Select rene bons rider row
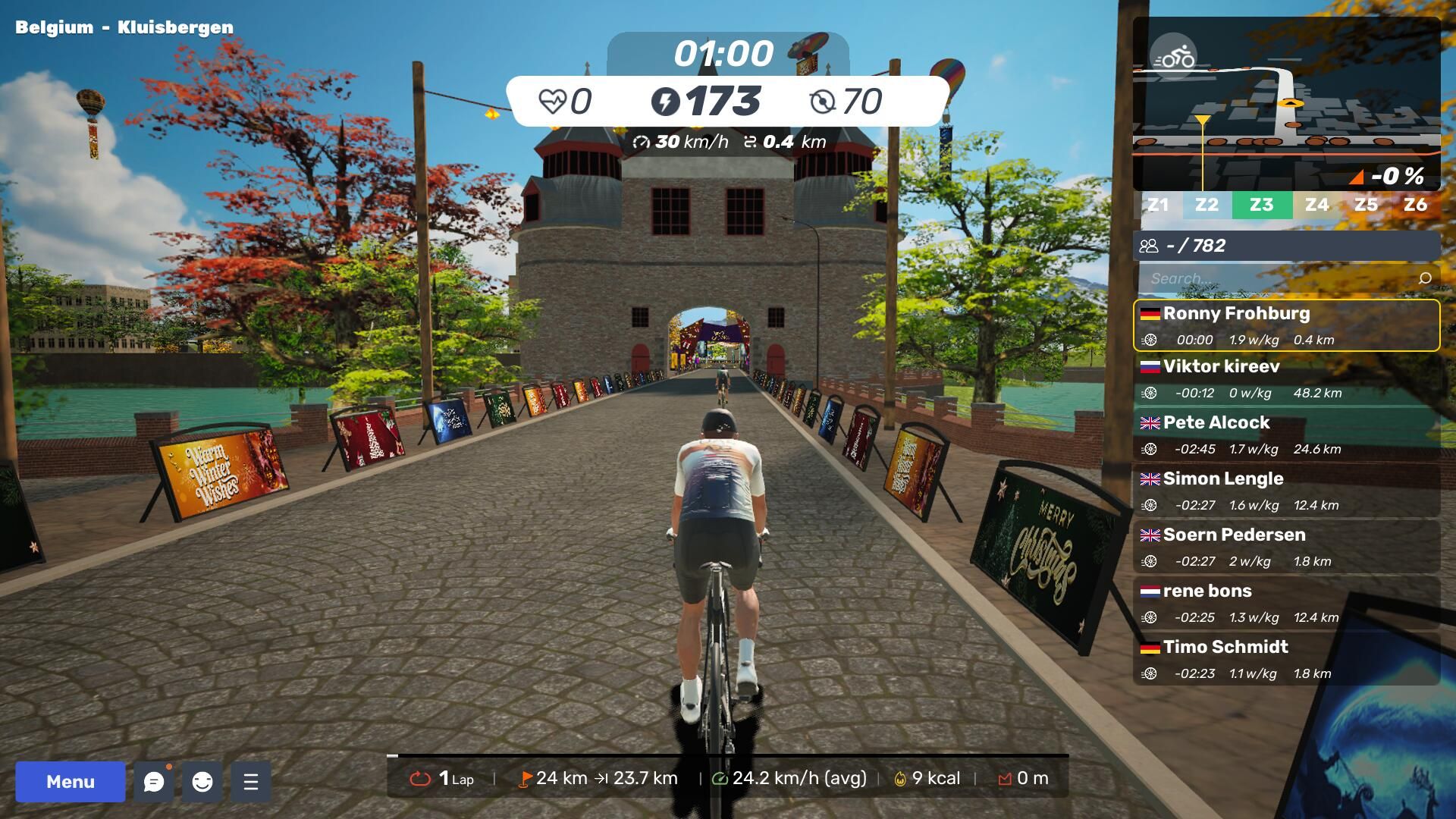 pyautogui.click(x=1286, y=603)
